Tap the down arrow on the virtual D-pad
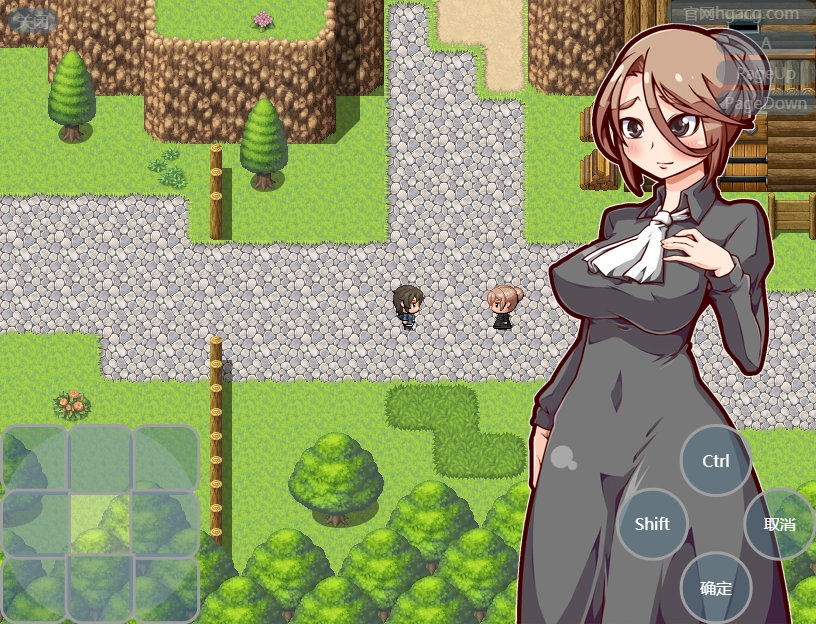This screenshot has height=624, width=816. [100, 587]
